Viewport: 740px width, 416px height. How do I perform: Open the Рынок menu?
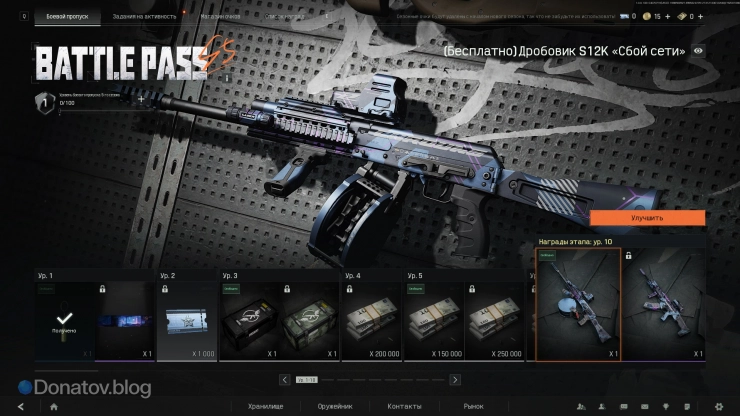point(473,406)
